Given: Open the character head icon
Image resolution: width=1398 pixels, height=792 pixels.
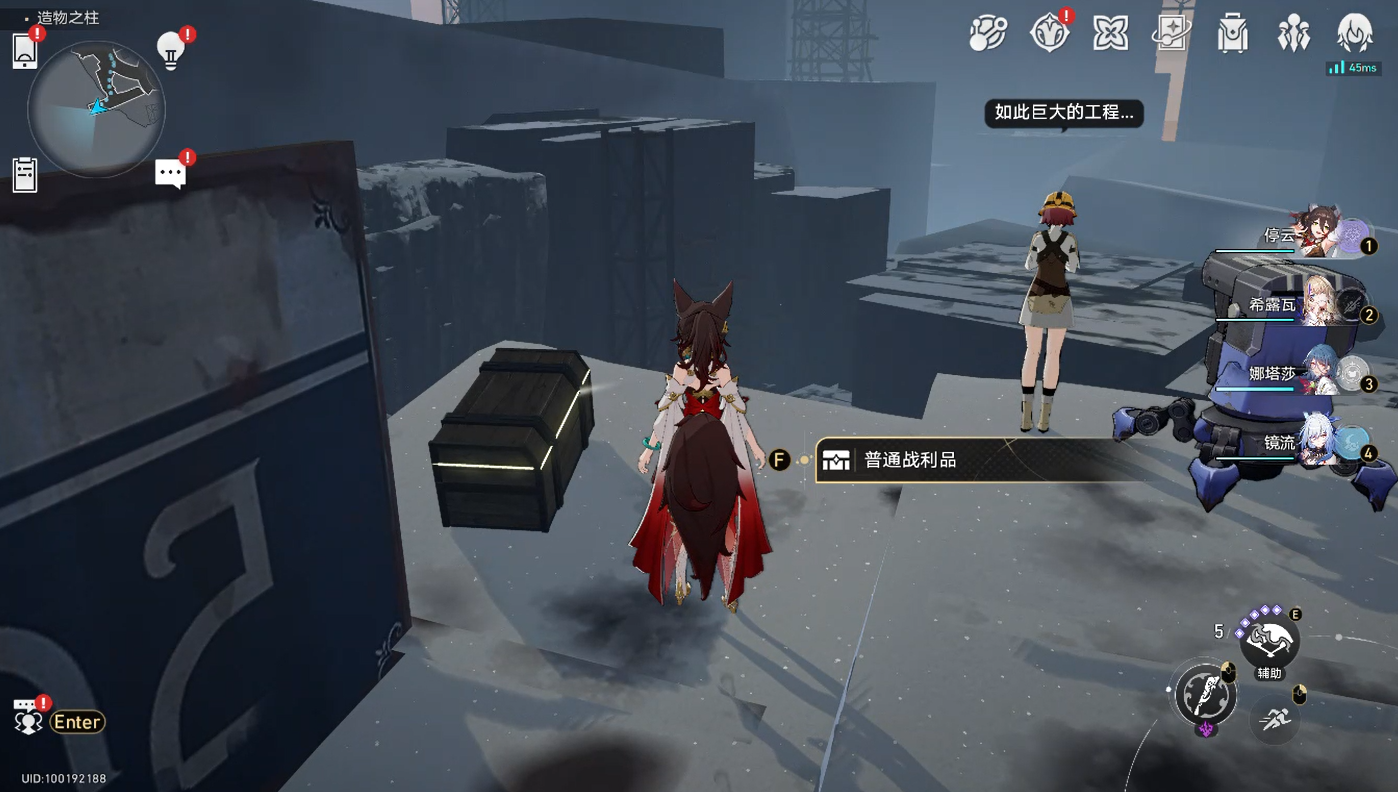Looking at the screenshot, I should [1355, 34].
